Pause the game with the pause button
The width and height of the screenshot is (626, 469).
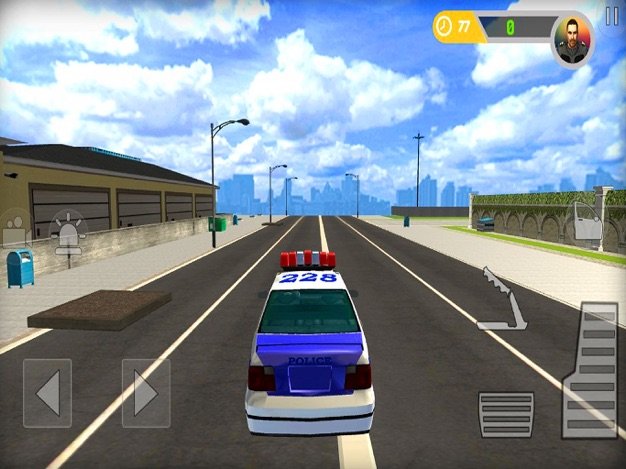pos(611,16)
